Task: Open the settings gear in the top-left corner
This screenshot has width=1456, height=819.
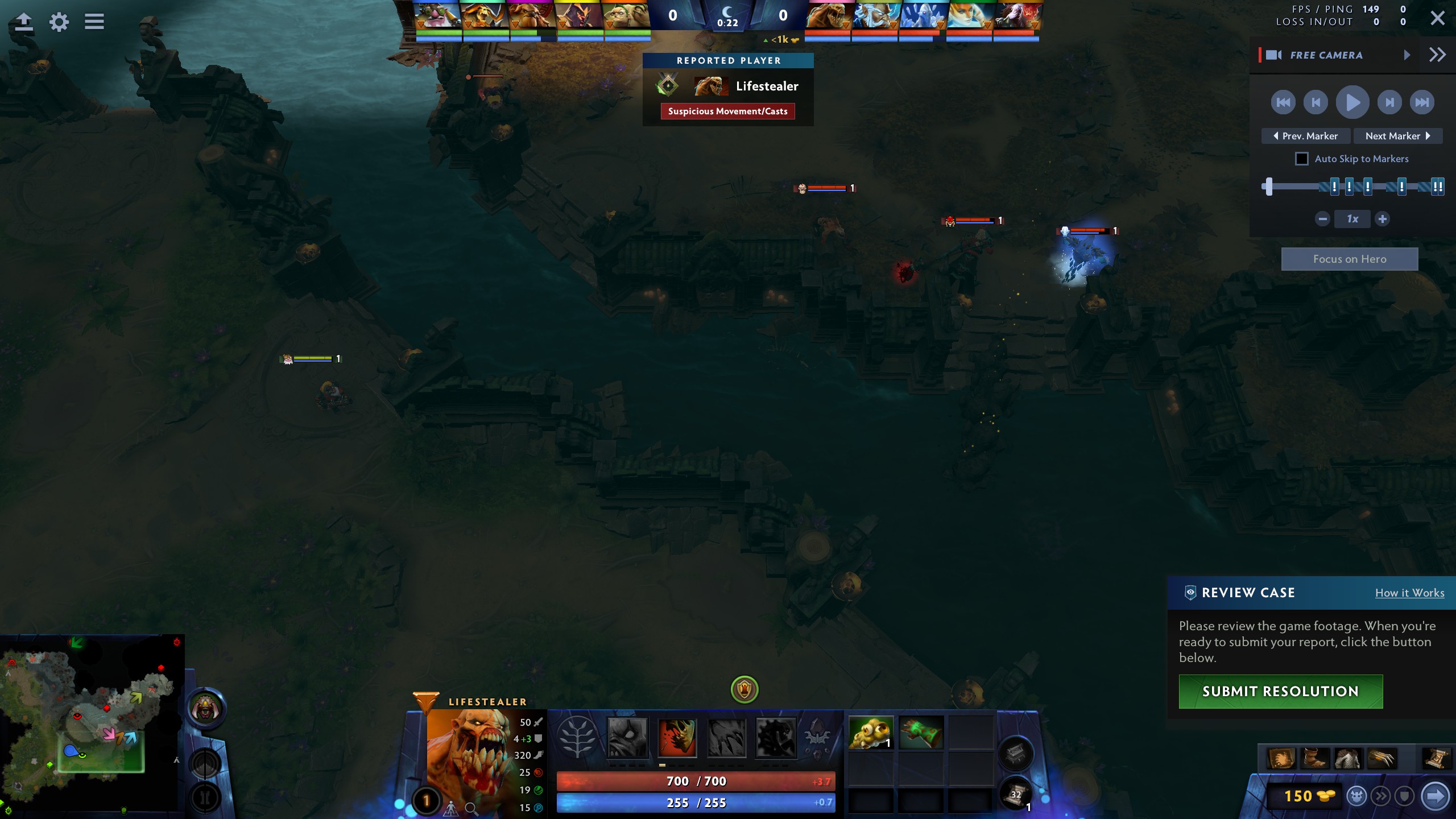Action: pyautogui.click(x=59, y=22)
